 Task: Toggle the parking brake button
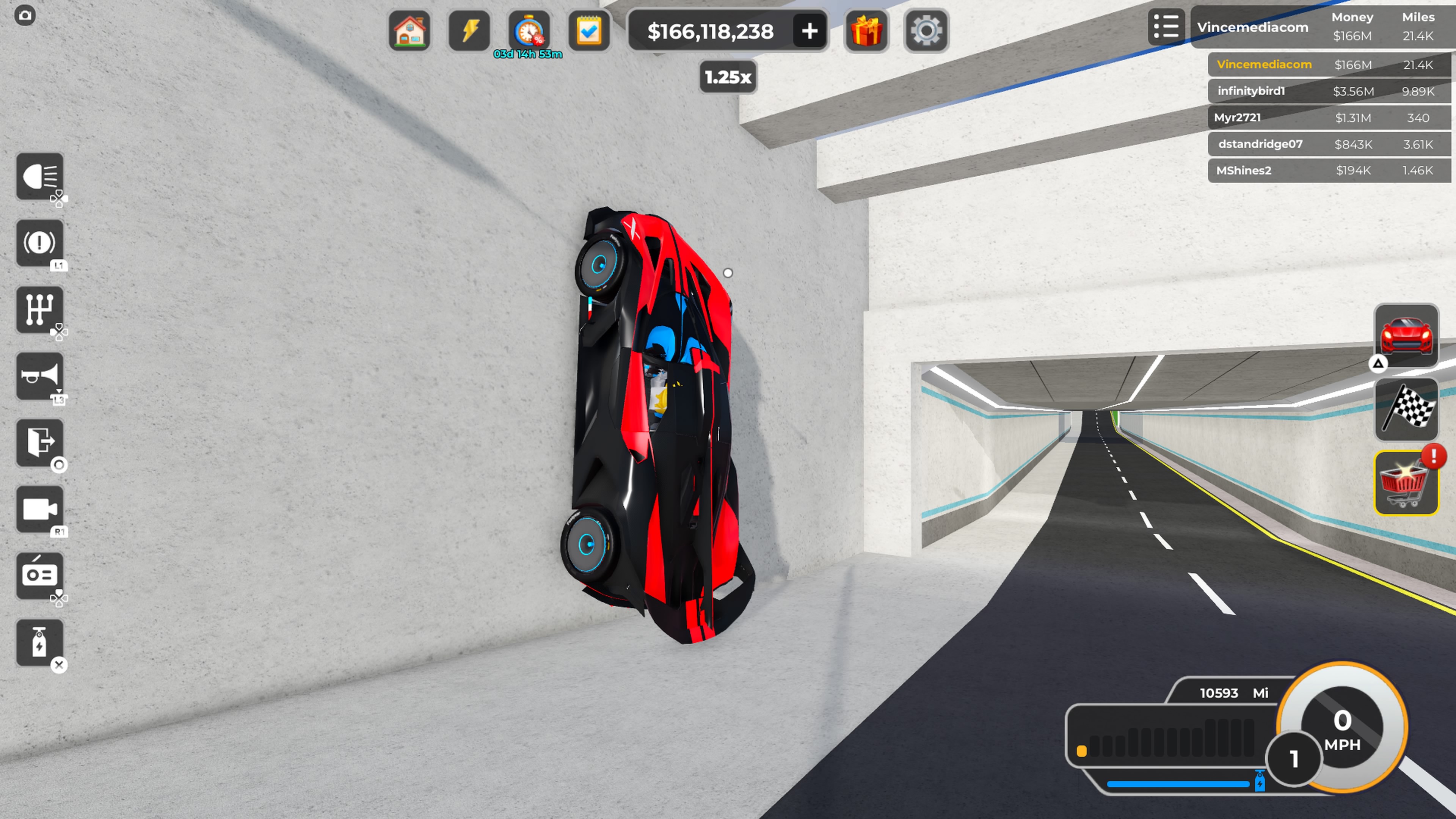click(x=39, y=243)
